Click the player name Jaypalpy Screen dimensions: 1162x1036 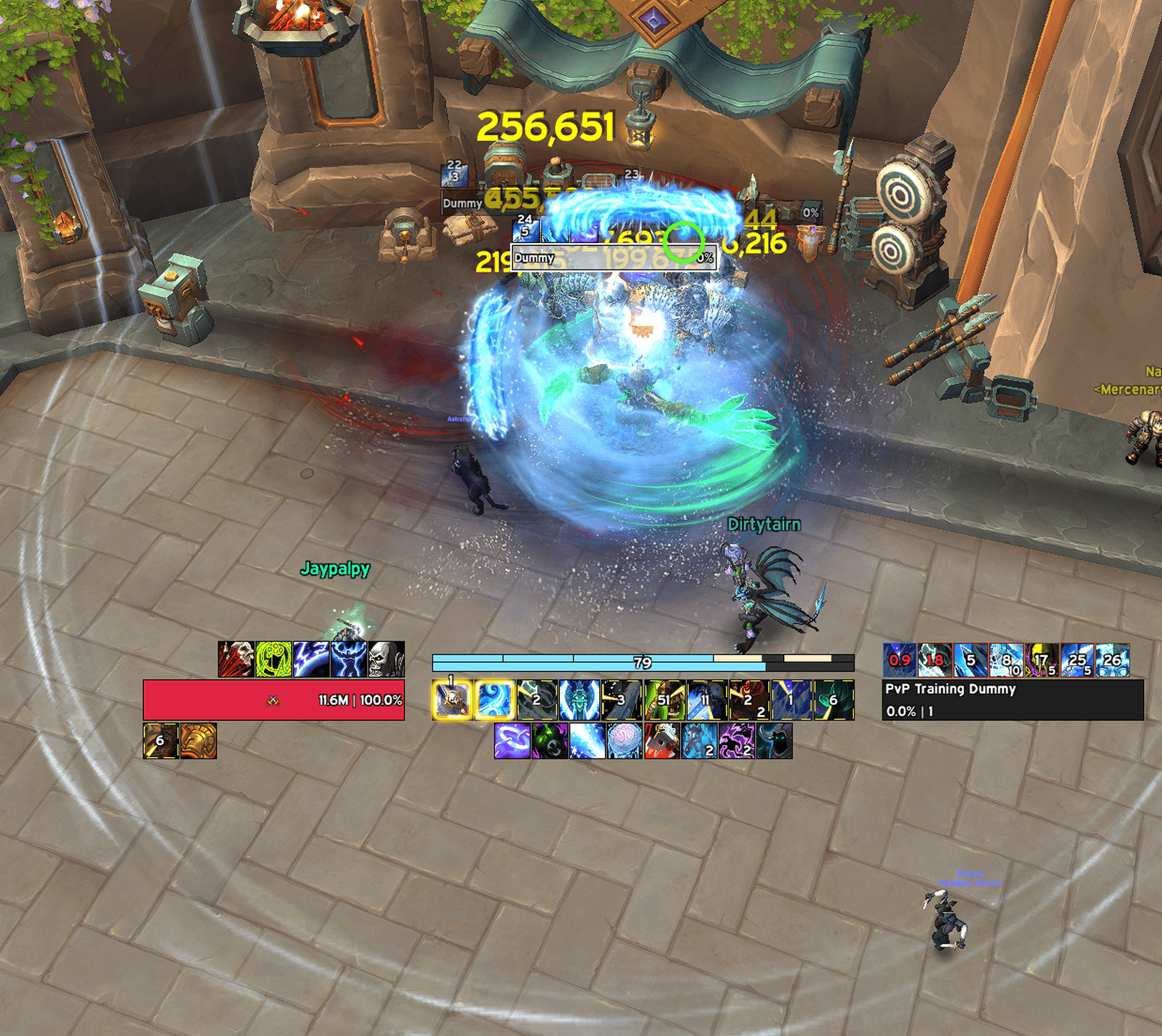tap(336, 568)
